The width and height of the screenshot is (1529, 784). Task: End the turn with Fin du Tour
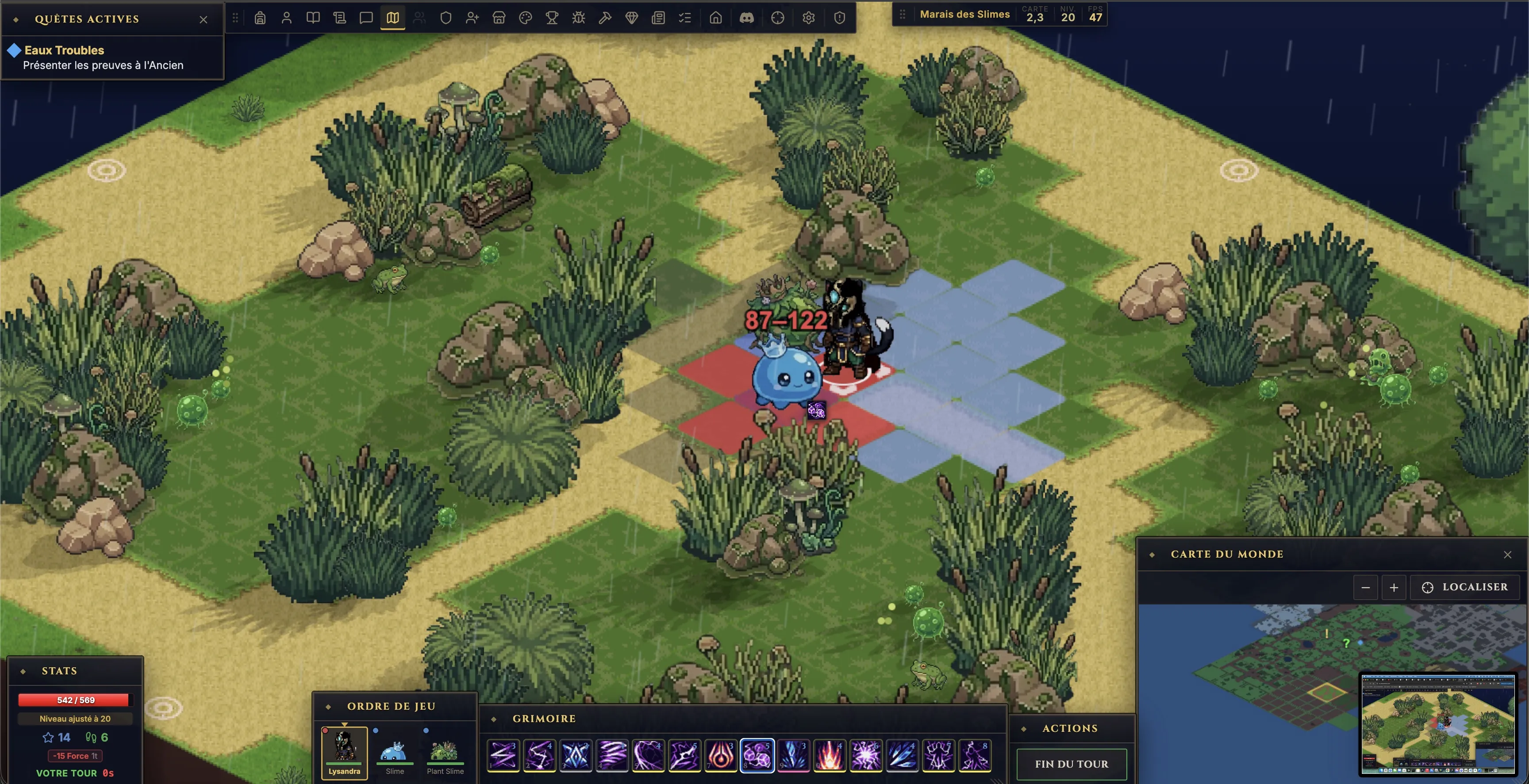(1072, 764)
